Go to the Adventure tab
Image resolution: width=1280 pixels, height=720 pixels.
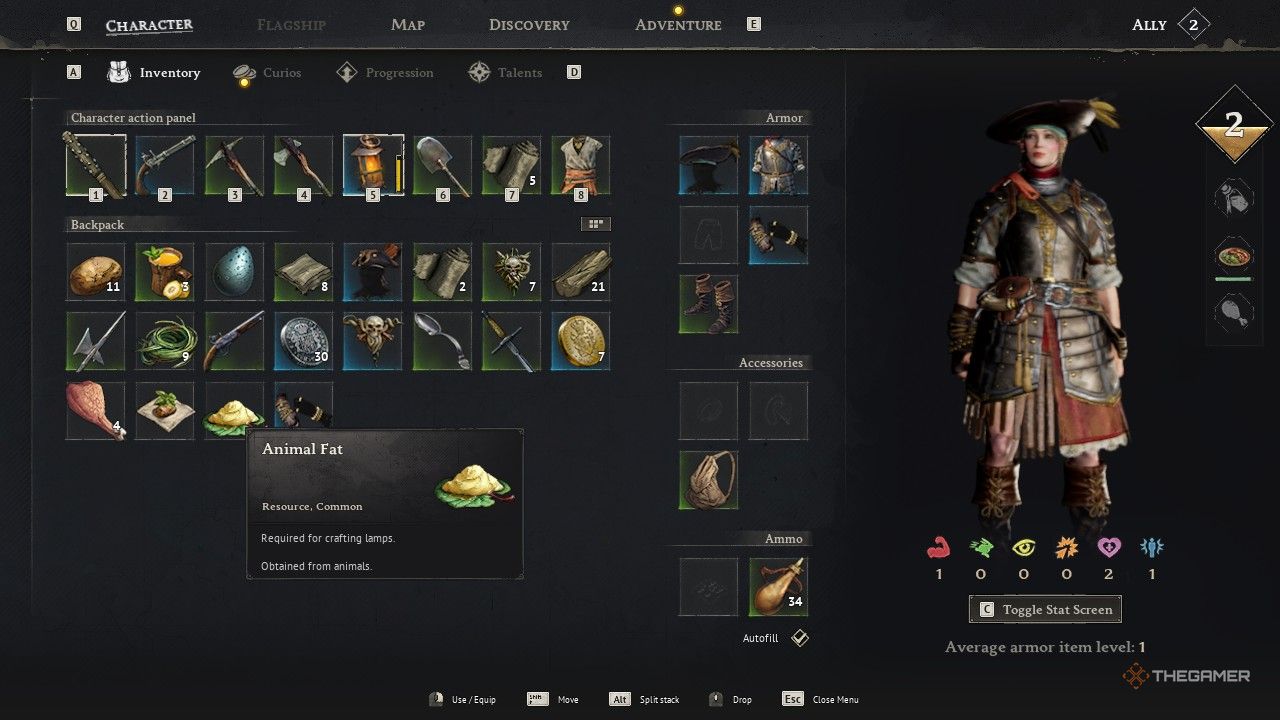point(678,25)
